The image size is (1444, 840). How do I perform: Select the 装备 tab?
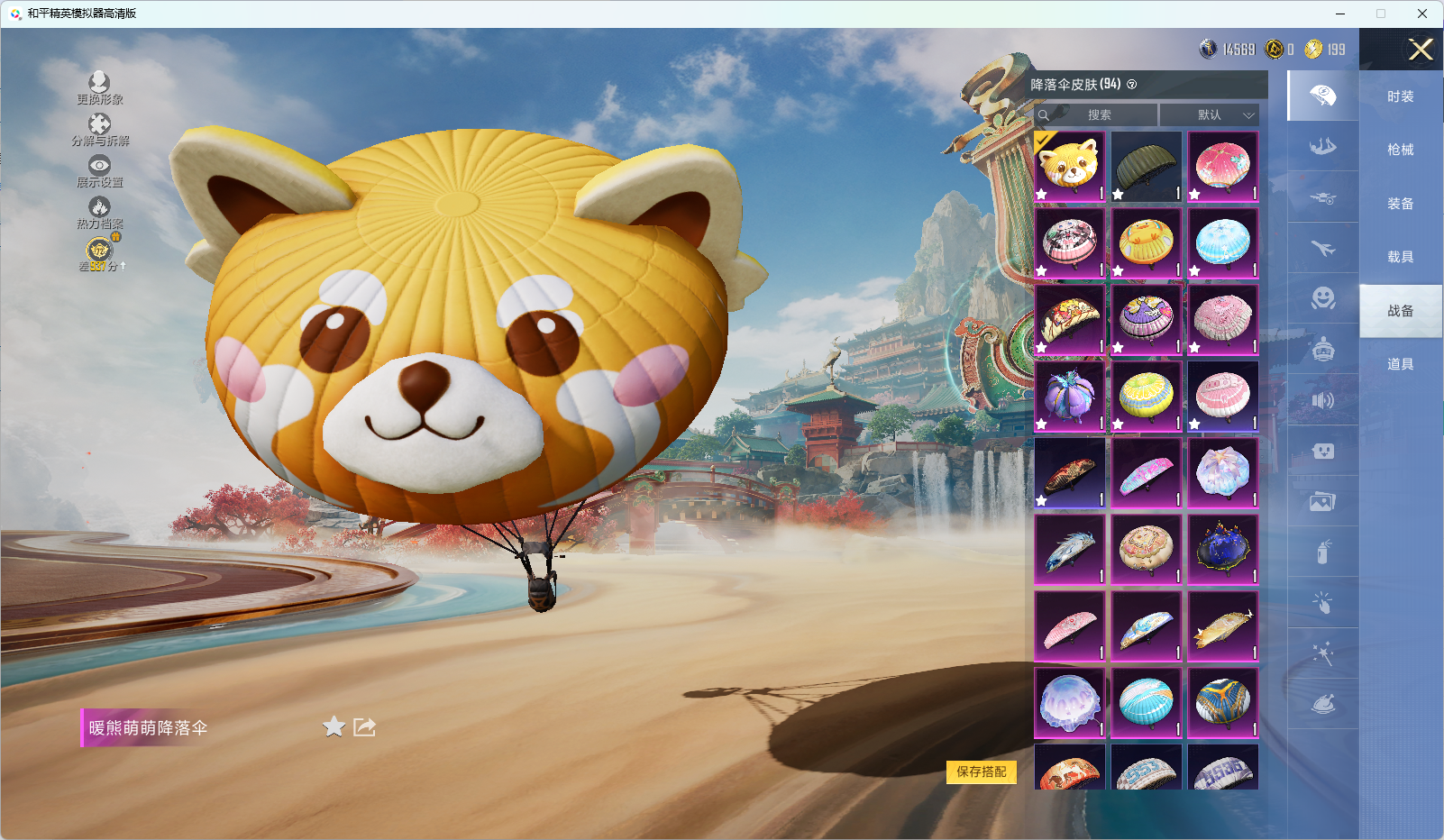(1400, 204)
